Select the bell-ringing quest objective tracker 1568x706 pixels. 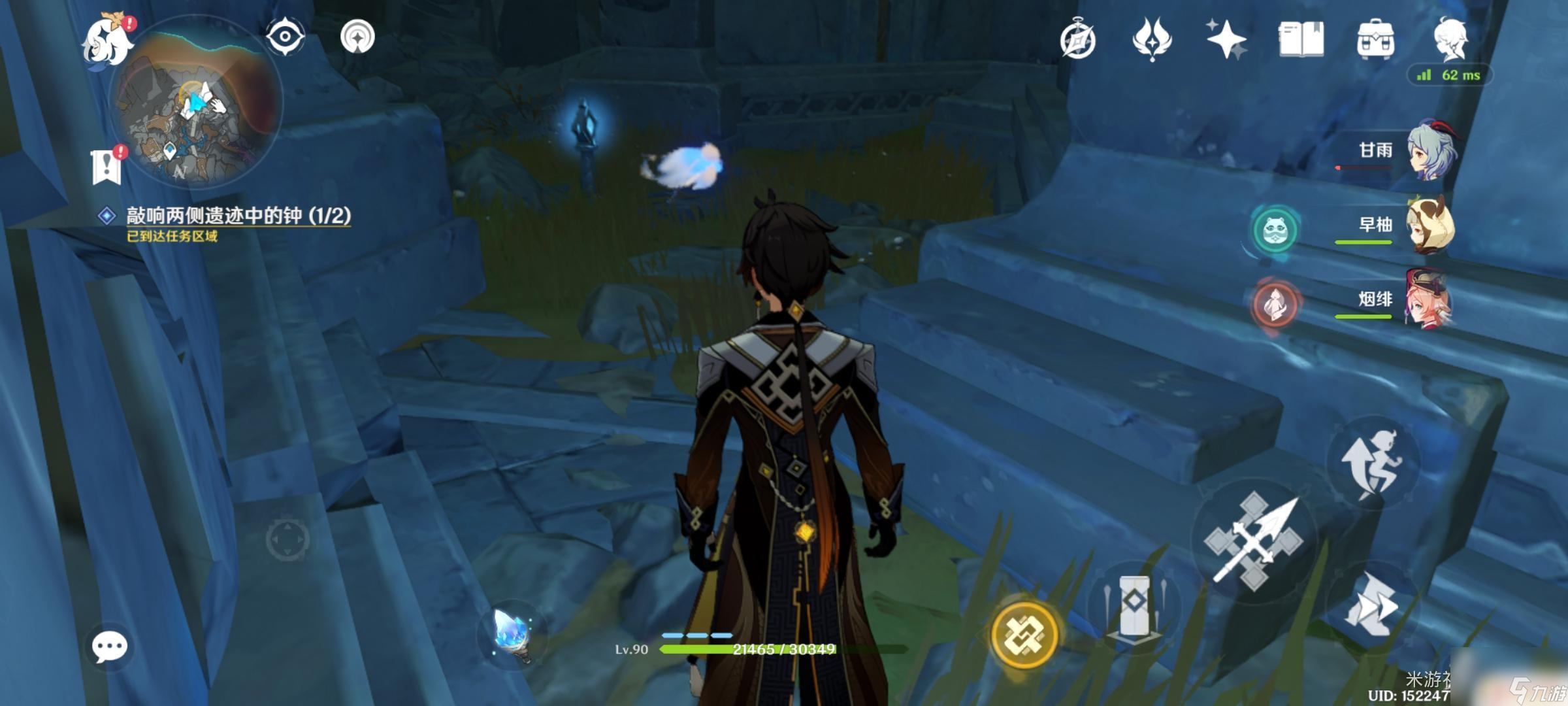tap(238, 216)
